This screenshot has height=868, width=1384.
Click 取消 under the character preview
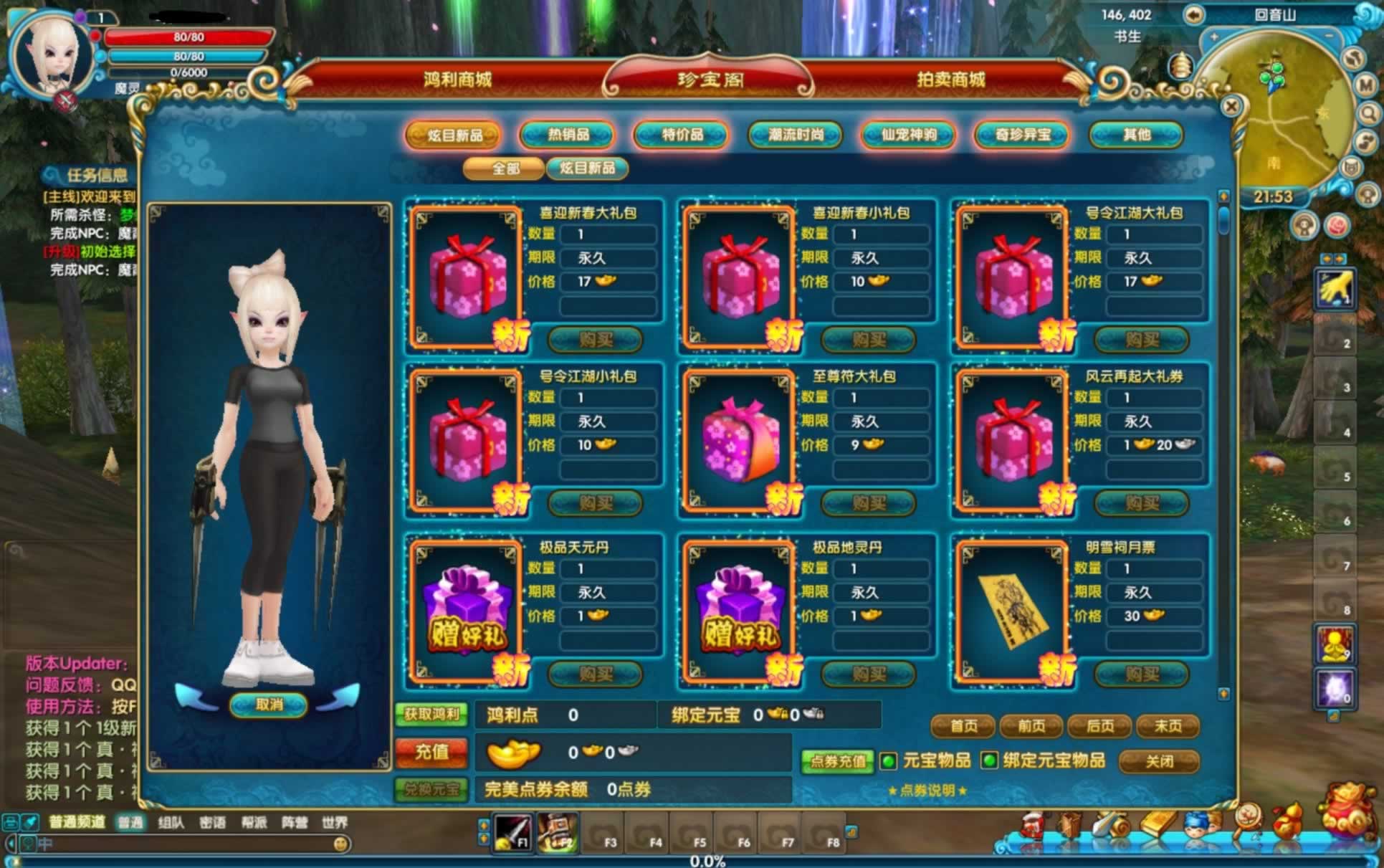click(x=269, y=705)
